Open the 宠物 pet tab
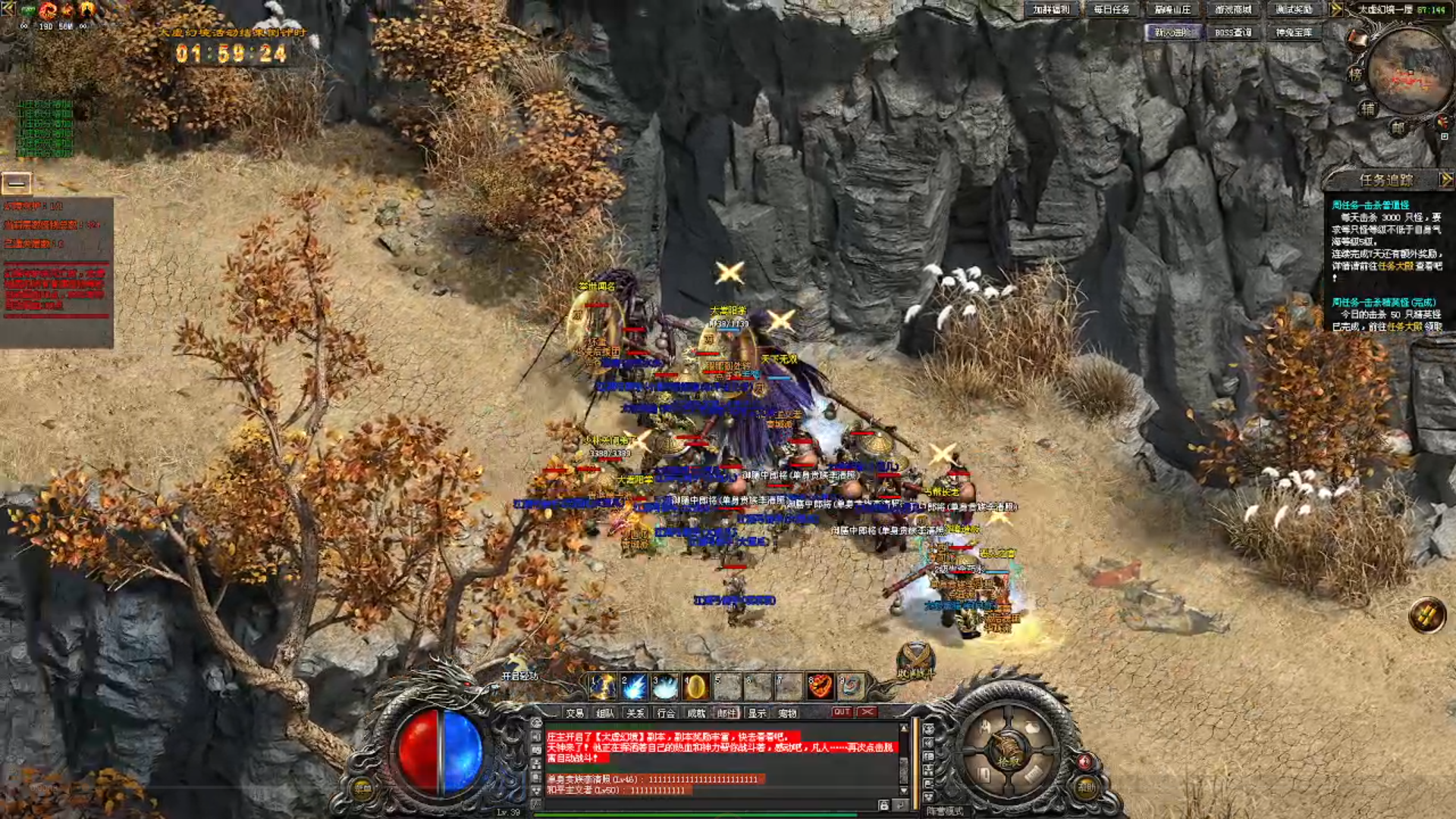 coord(787,713)
